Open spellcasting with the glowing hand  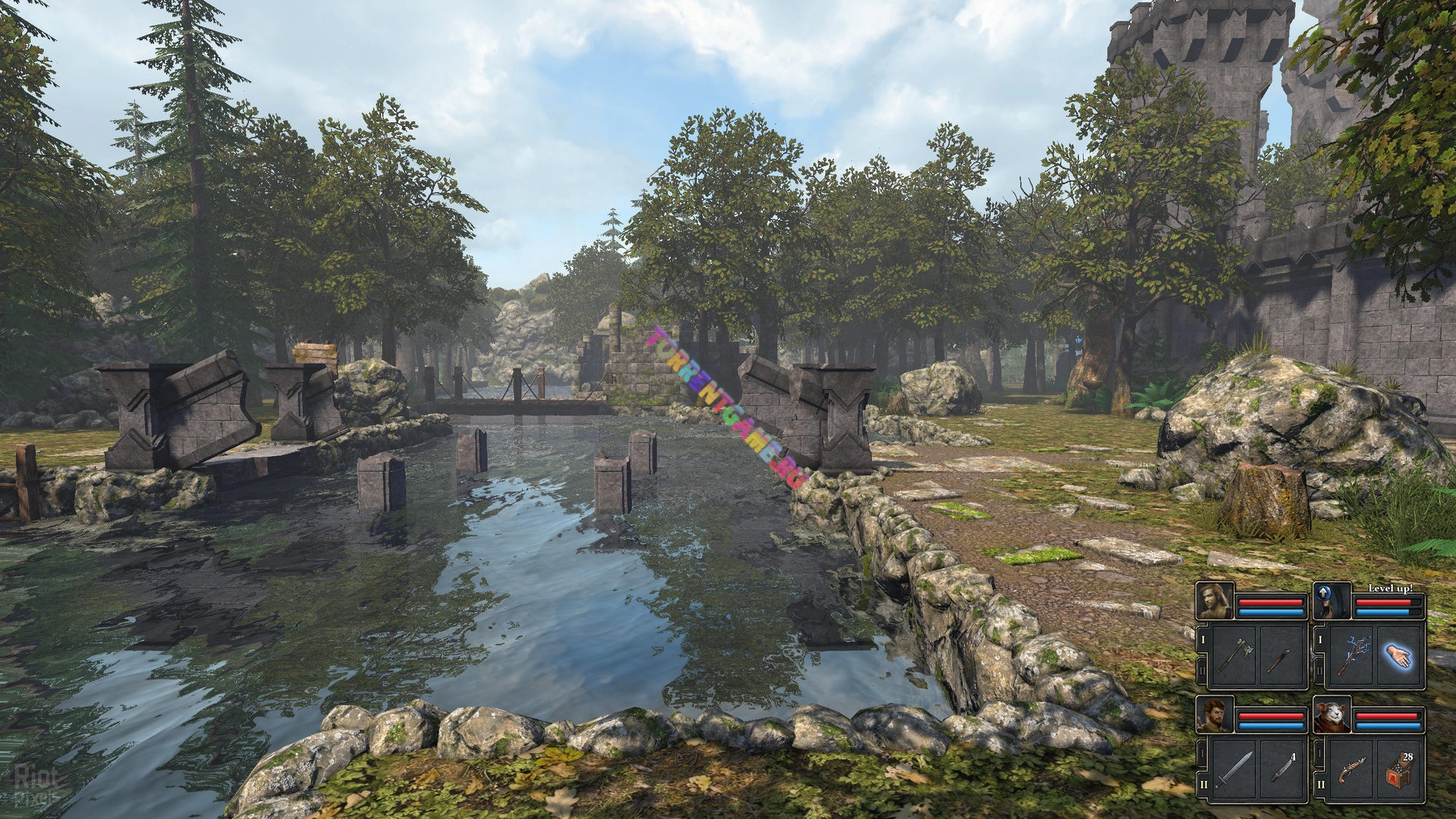click(1400, 656)
